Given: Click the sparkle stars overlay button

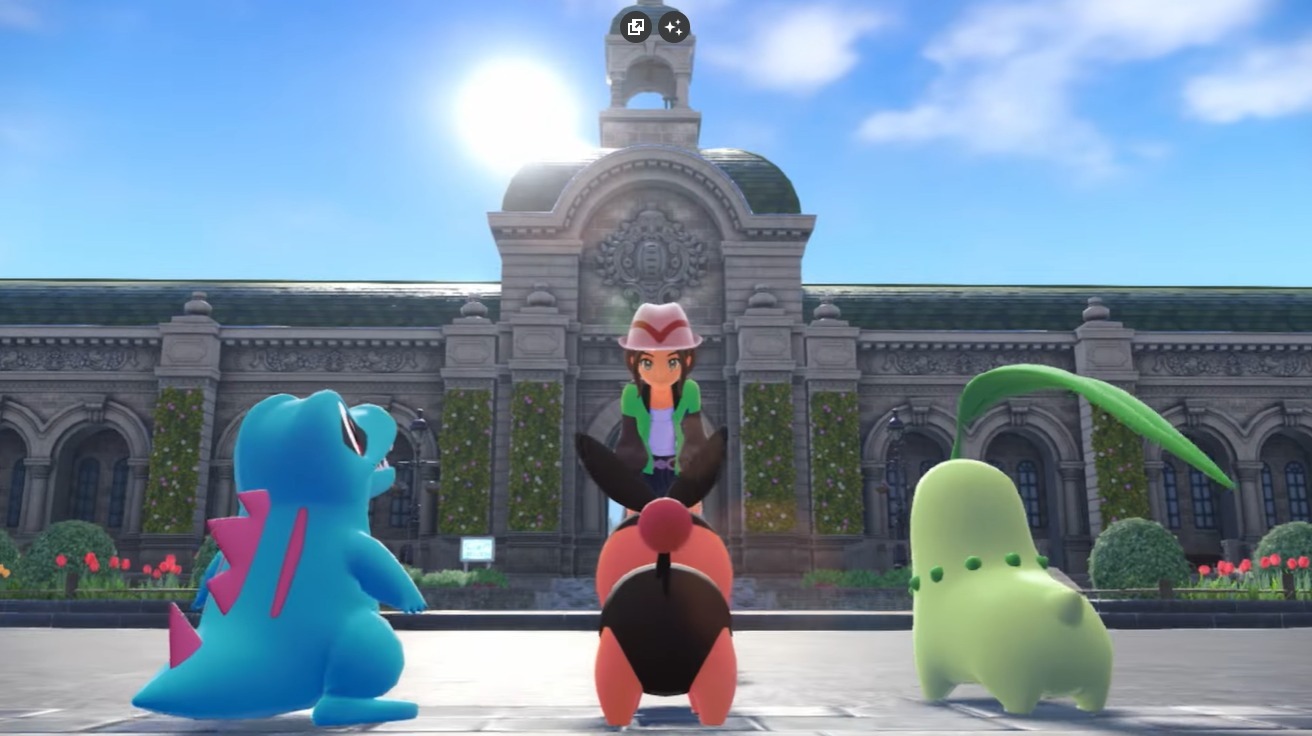Looking at the screenshot, I should (x=674, y=27).
